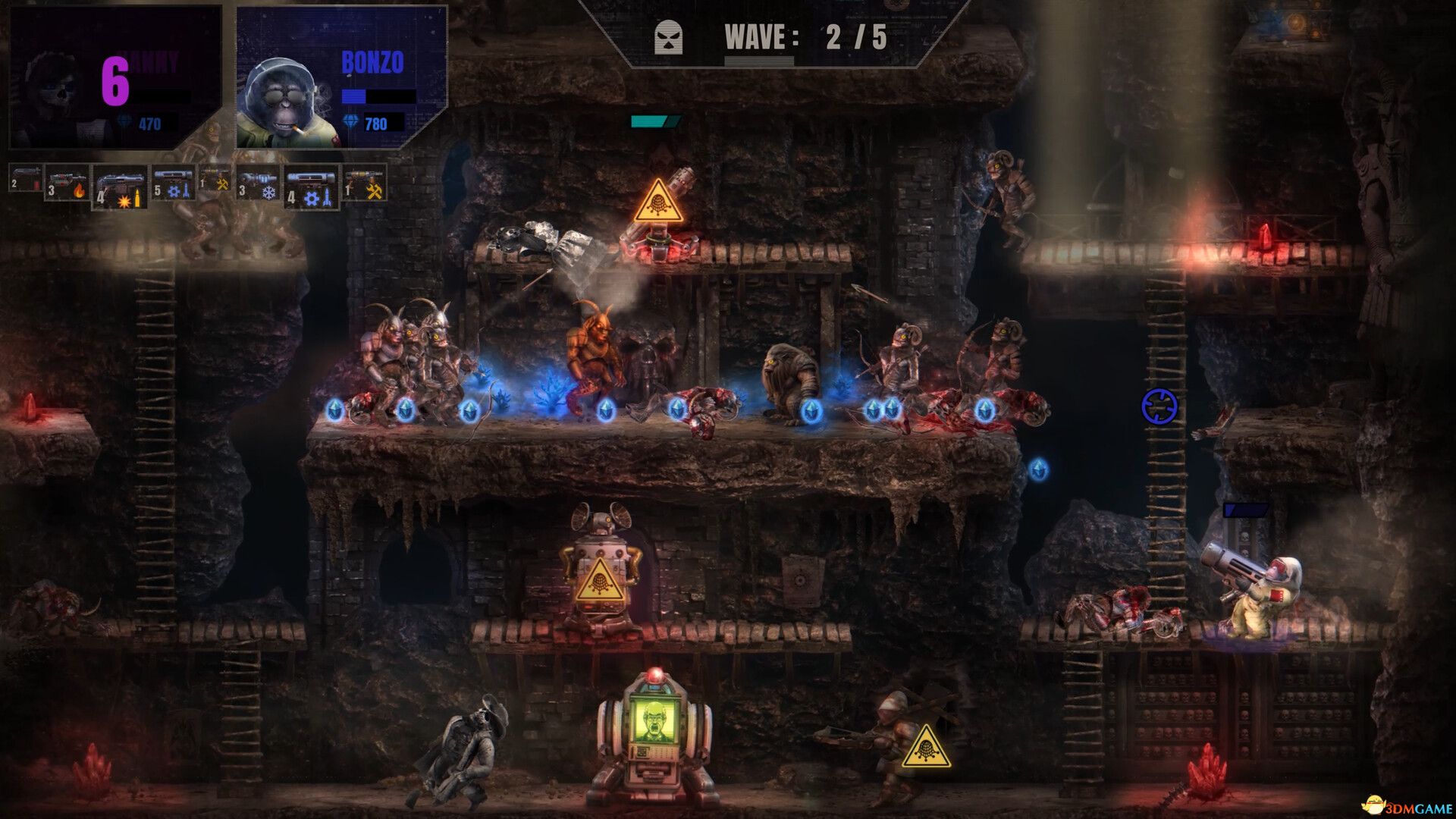Select the rocket launcher slot numbered 4

click(x=311, y=188)
